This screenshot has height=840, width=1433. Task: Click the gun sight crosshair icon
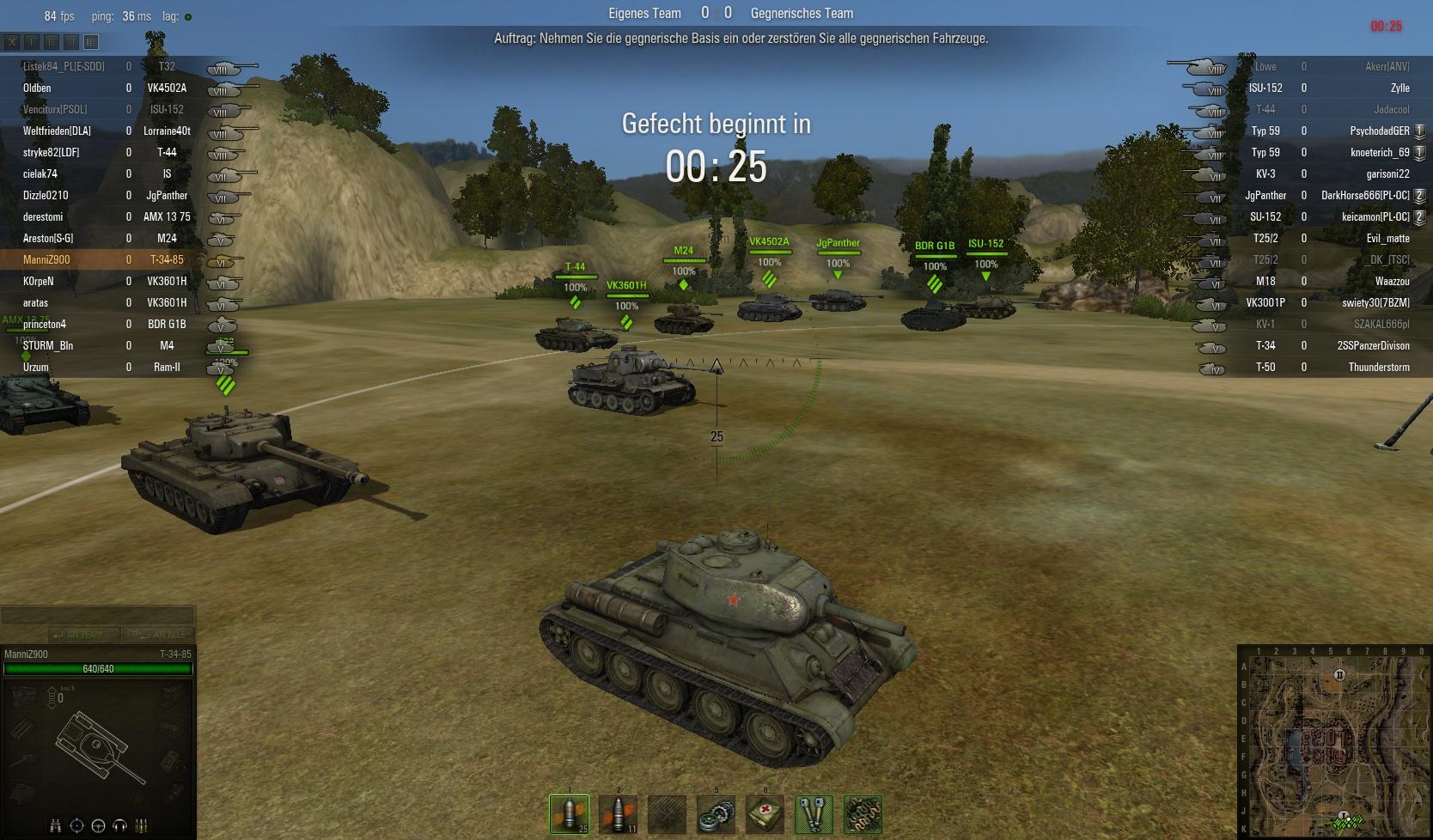pyautogui.click(x=77, y=825)
